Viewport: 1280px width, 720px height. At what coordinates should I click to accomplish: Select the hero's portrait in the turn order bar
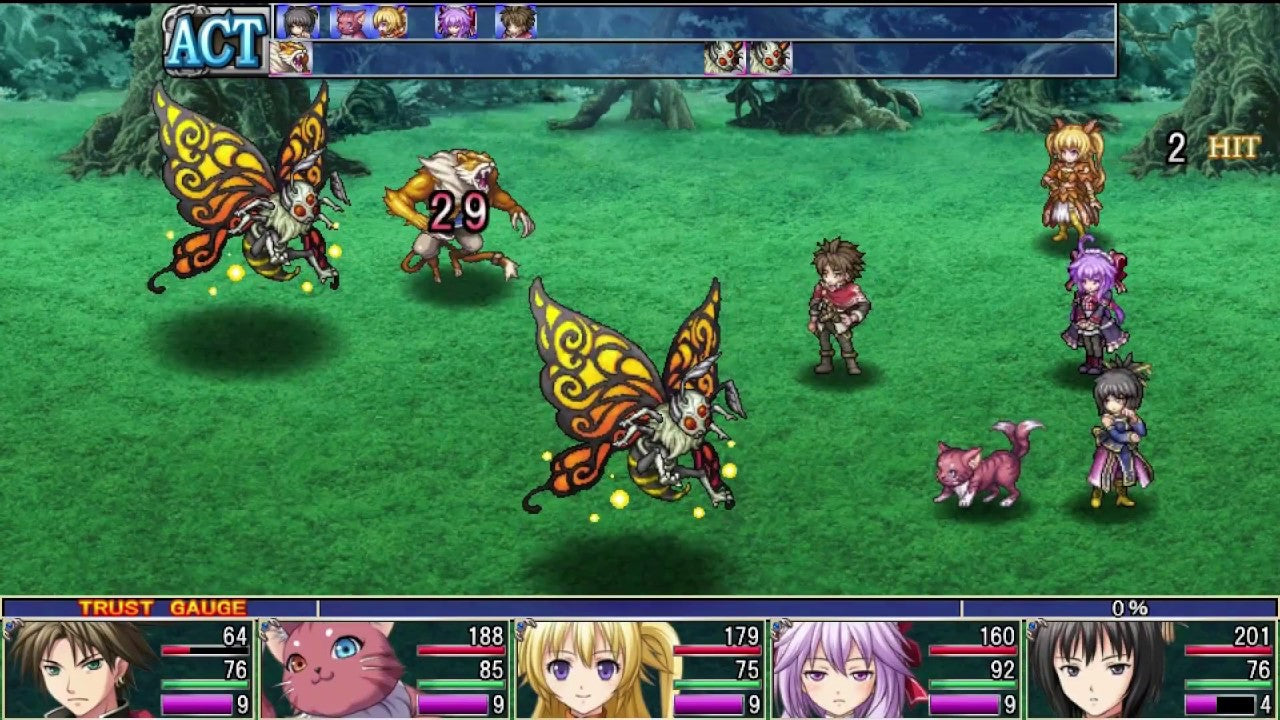(514, 20)
